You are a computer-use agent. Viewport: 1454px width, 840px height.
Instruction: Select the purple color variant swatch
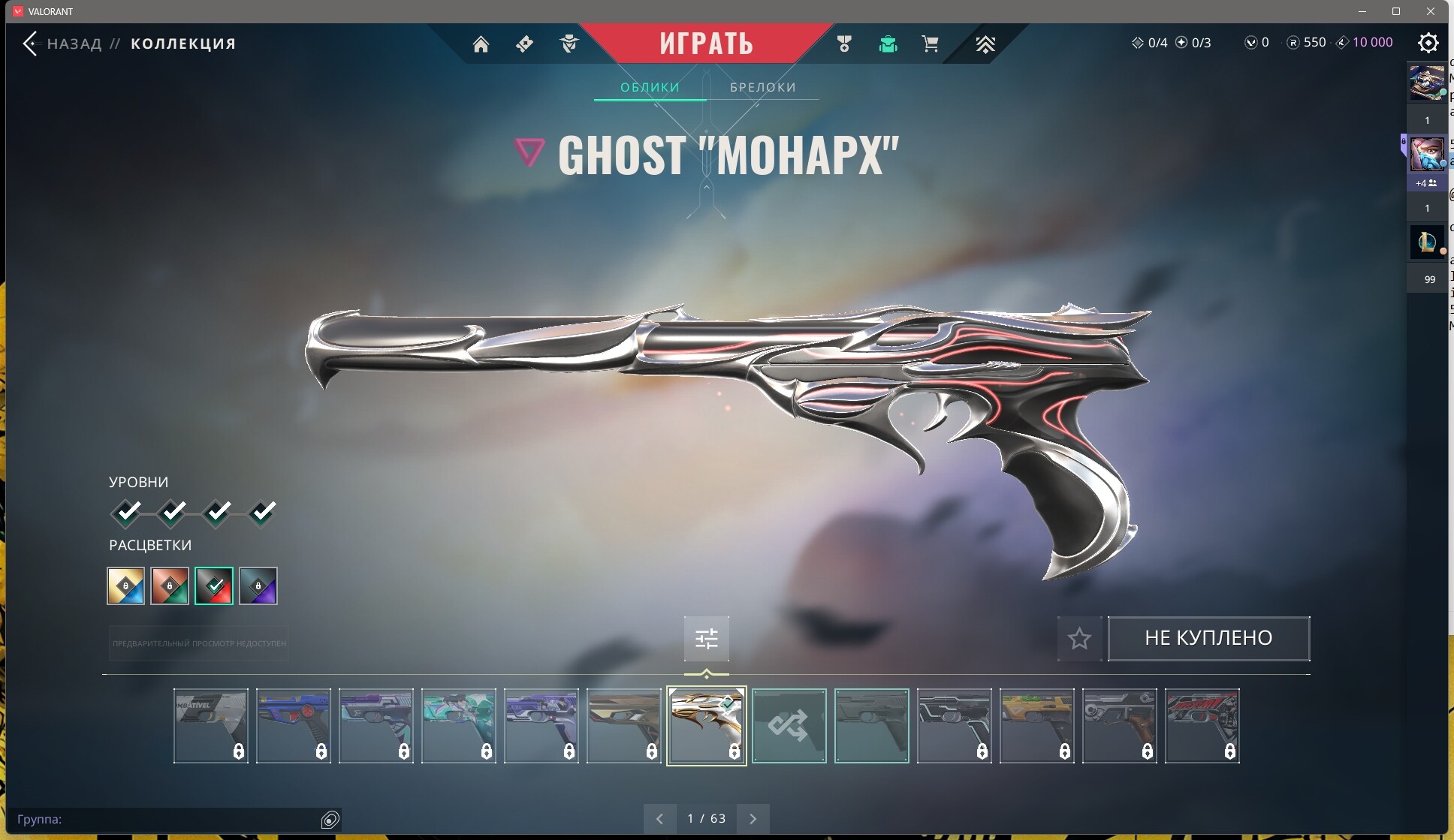point(258,586)
